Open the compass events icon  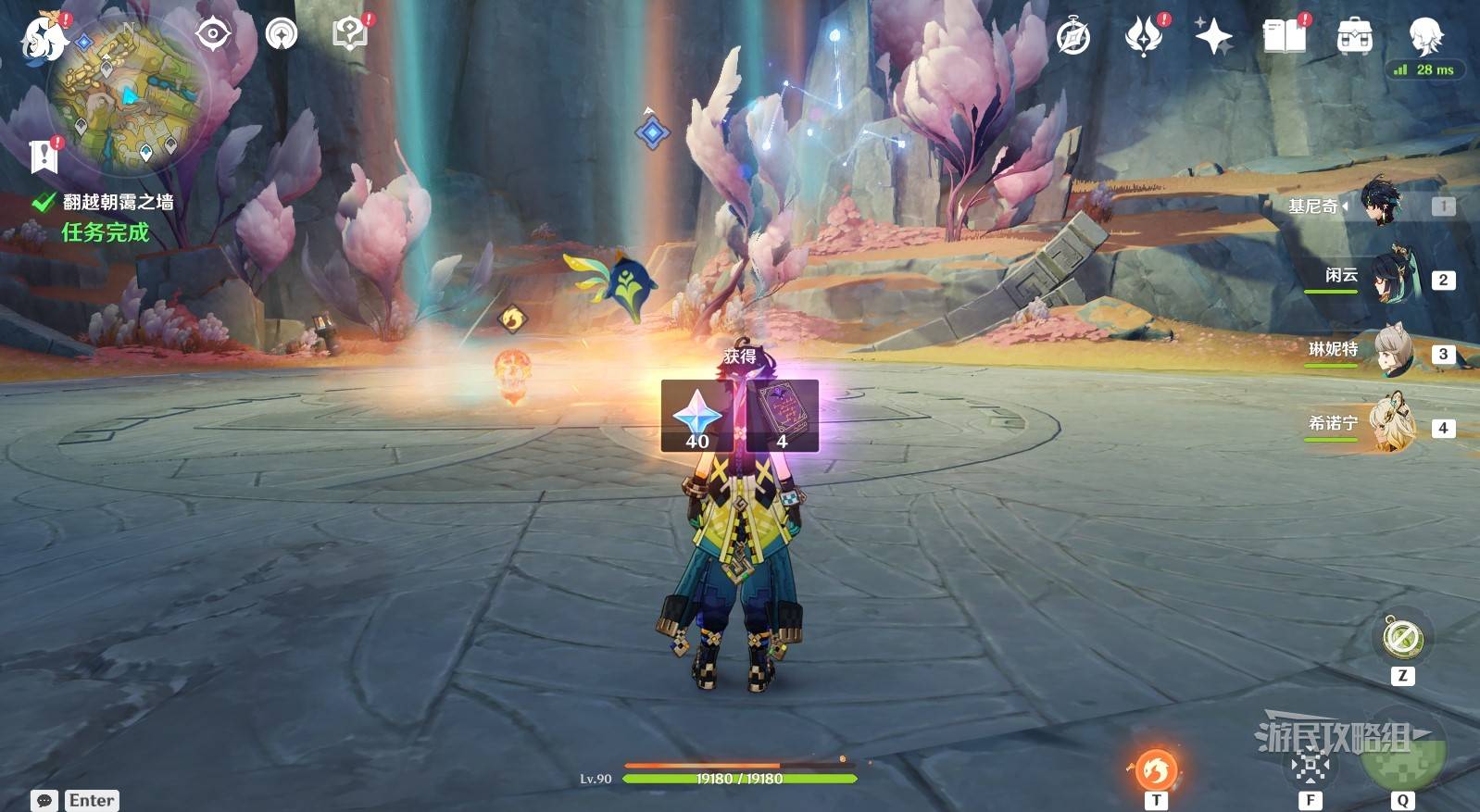click(1073, 38)
